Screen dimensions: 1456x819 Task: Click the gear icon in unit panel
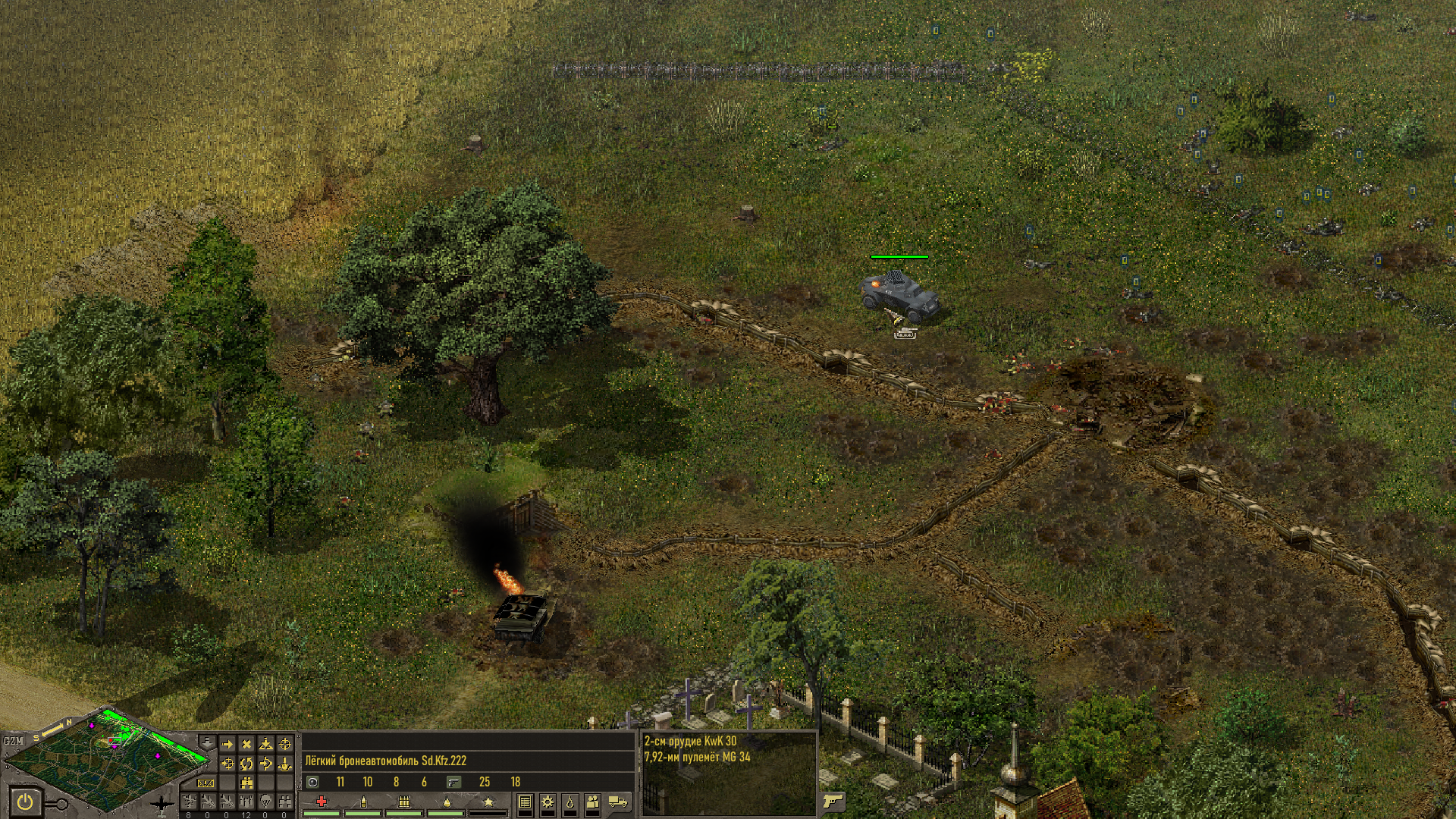pyautogui.click(x=547, y=802)
